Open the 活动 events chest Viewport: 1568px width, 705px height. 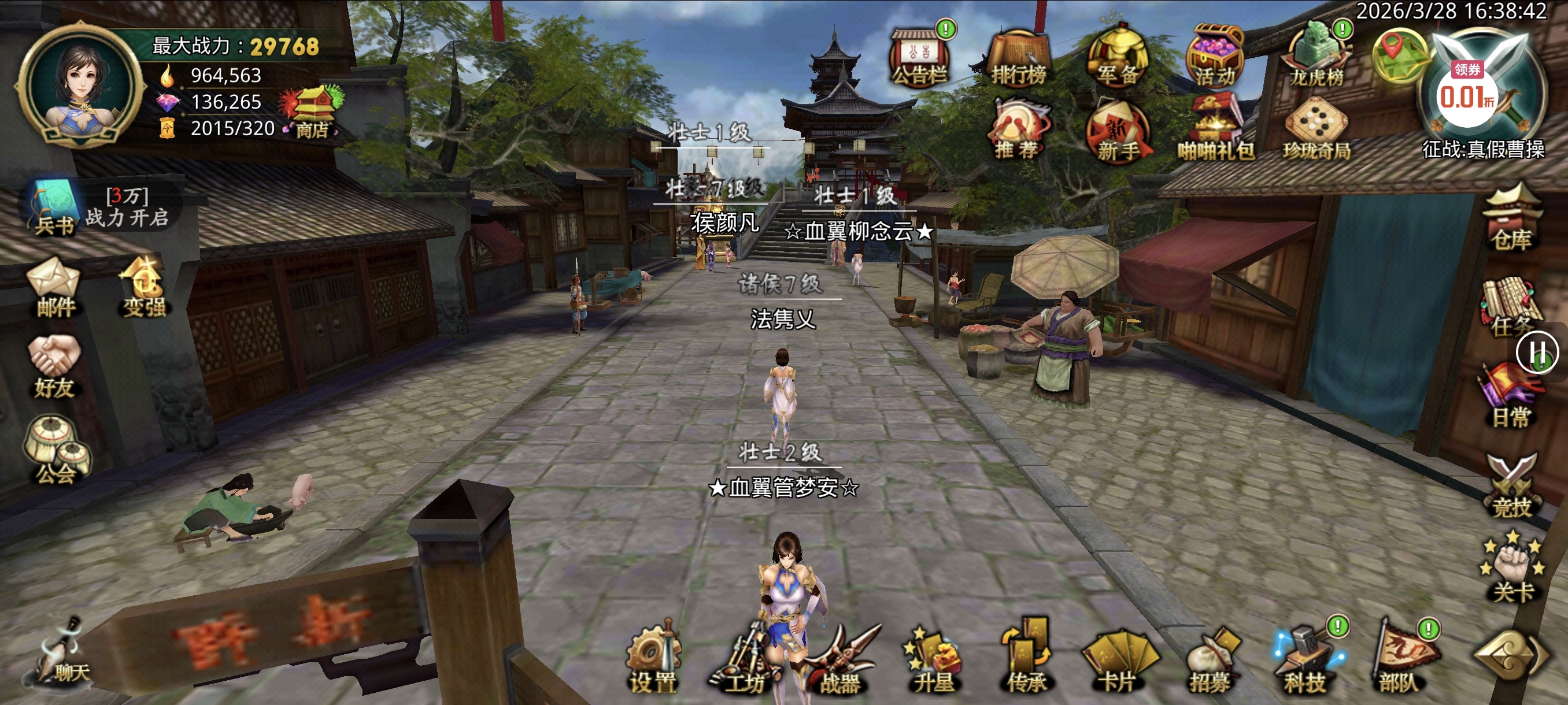pyautogui.click(x=1215, y=57)
